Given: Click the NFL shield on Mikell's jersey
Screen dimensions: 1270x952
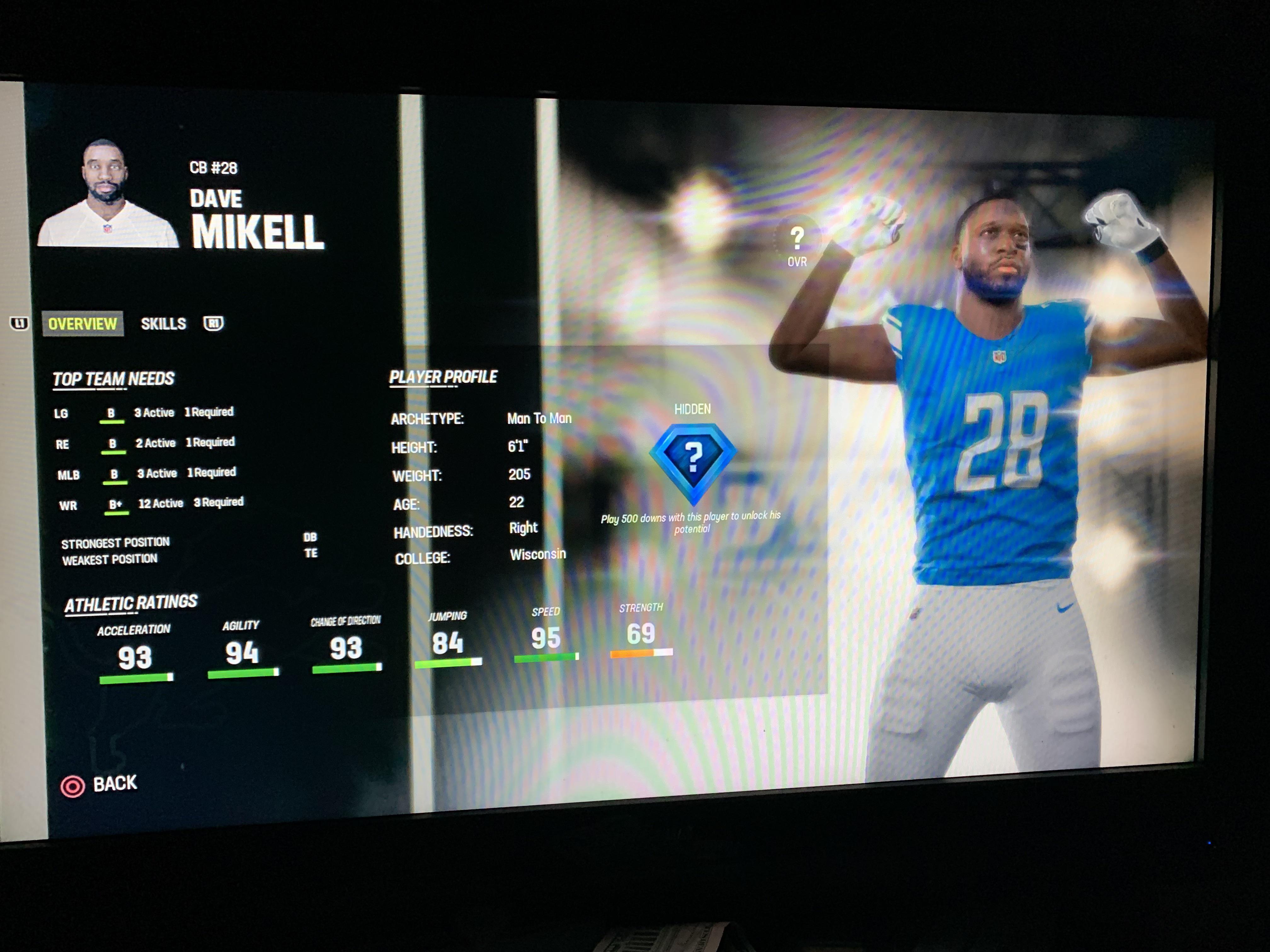Looking at the screenshot, I should tap(999, 358).
